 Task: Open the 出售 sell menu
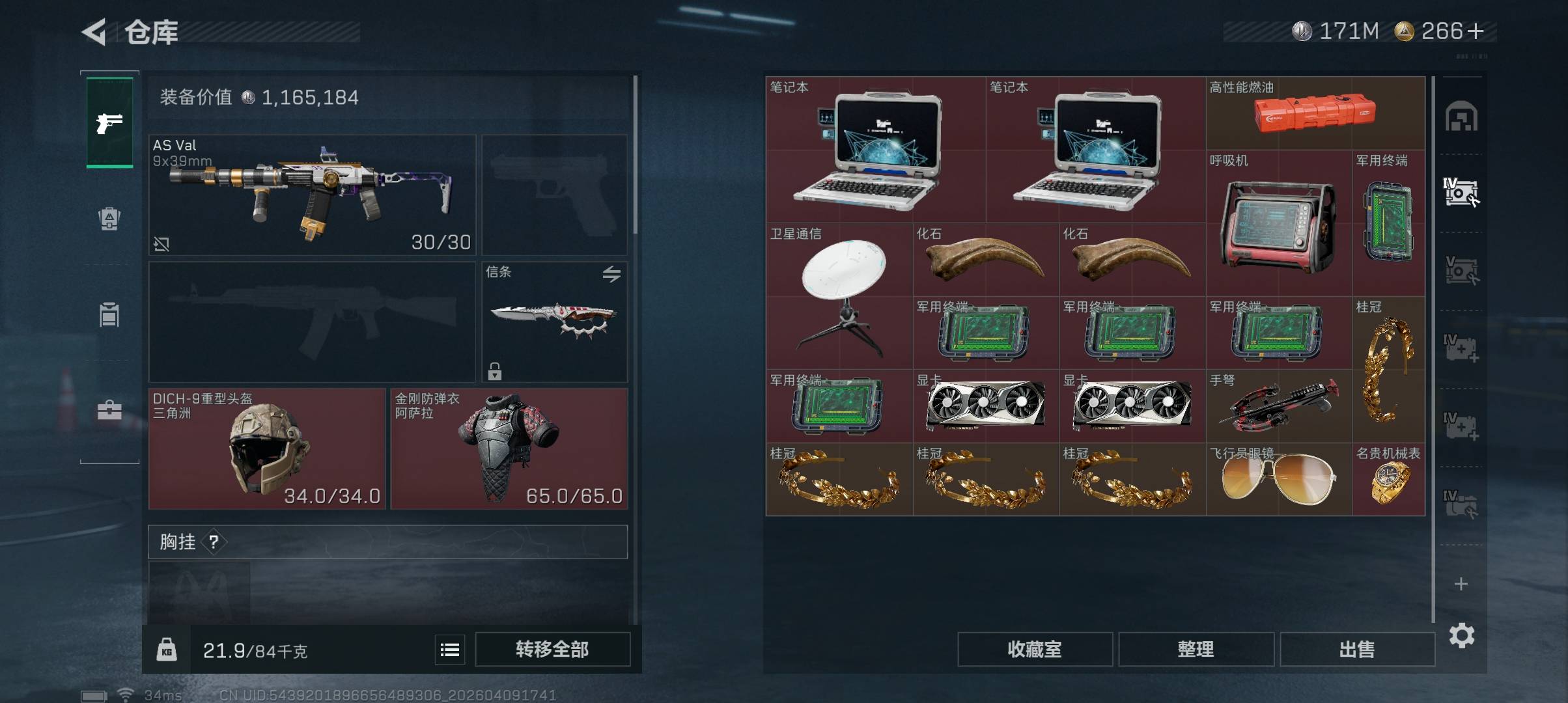pos(1357,649)
